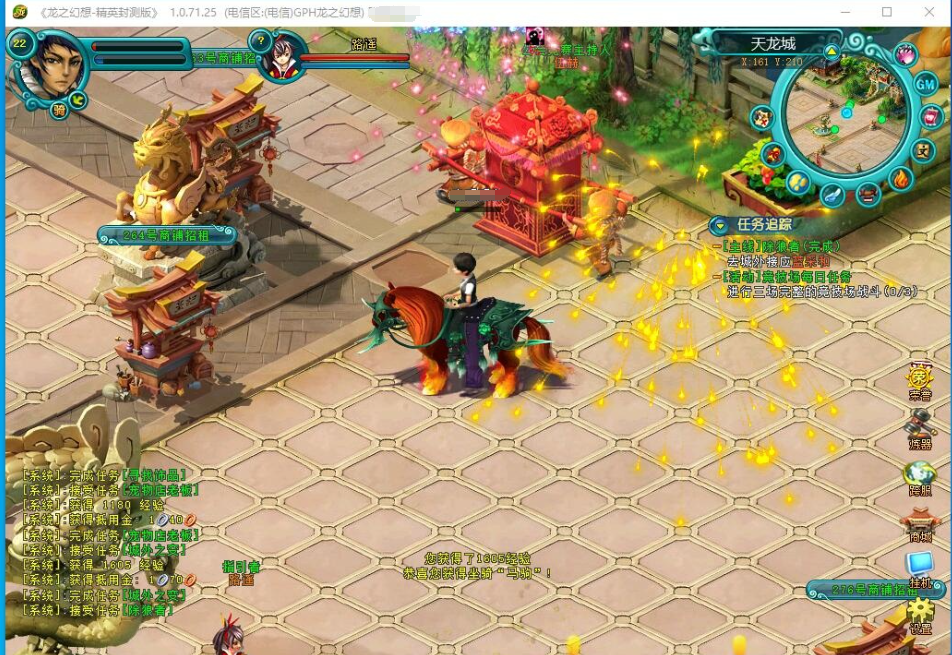Activate the 挂机 auto-play button
This screenshot has width=952, height=655.
click(x=920, y=569)
